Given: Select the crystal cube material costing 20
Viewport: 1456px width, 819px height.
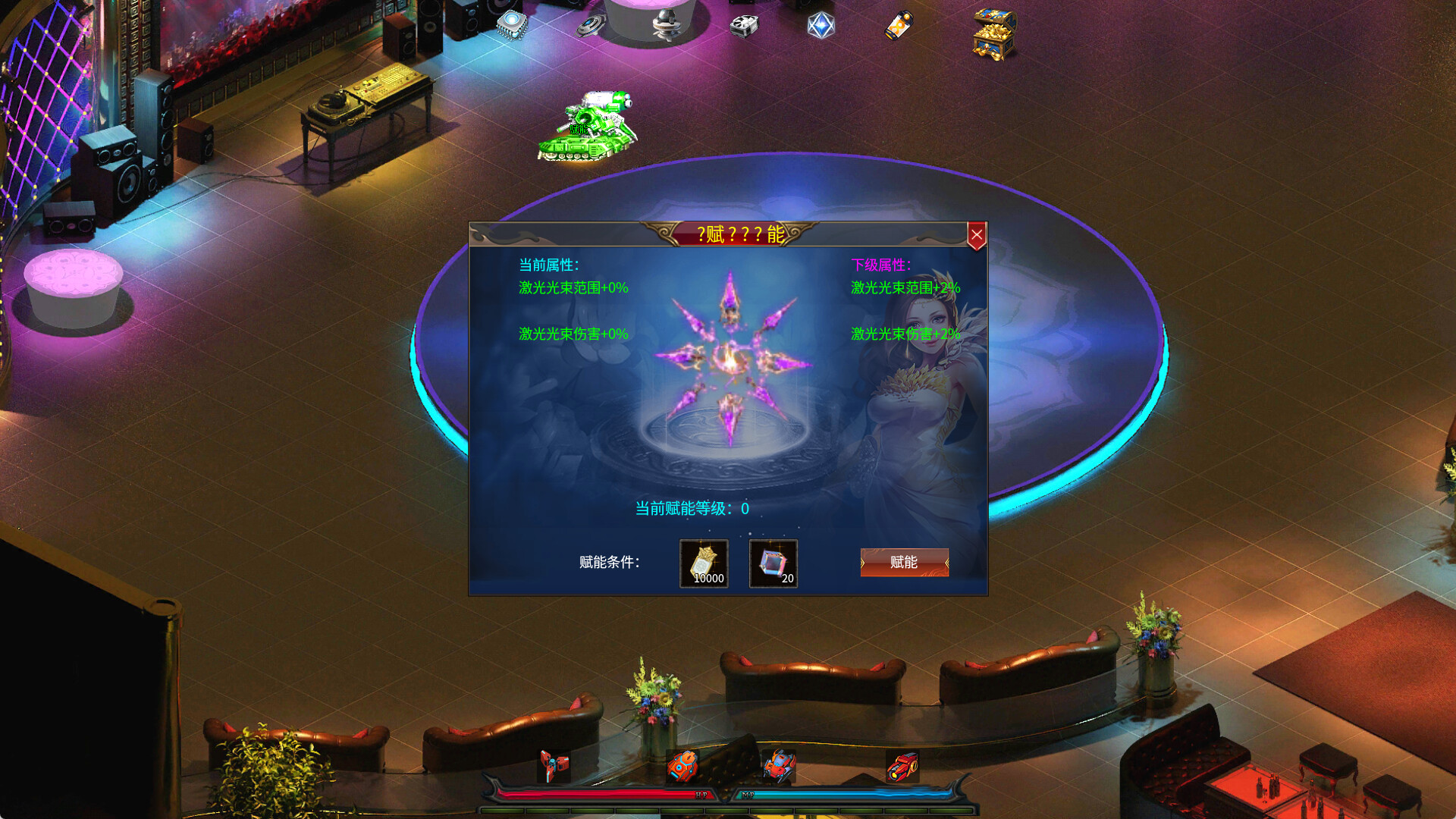Looking at the screenshot, I should [x=773, y=561].
